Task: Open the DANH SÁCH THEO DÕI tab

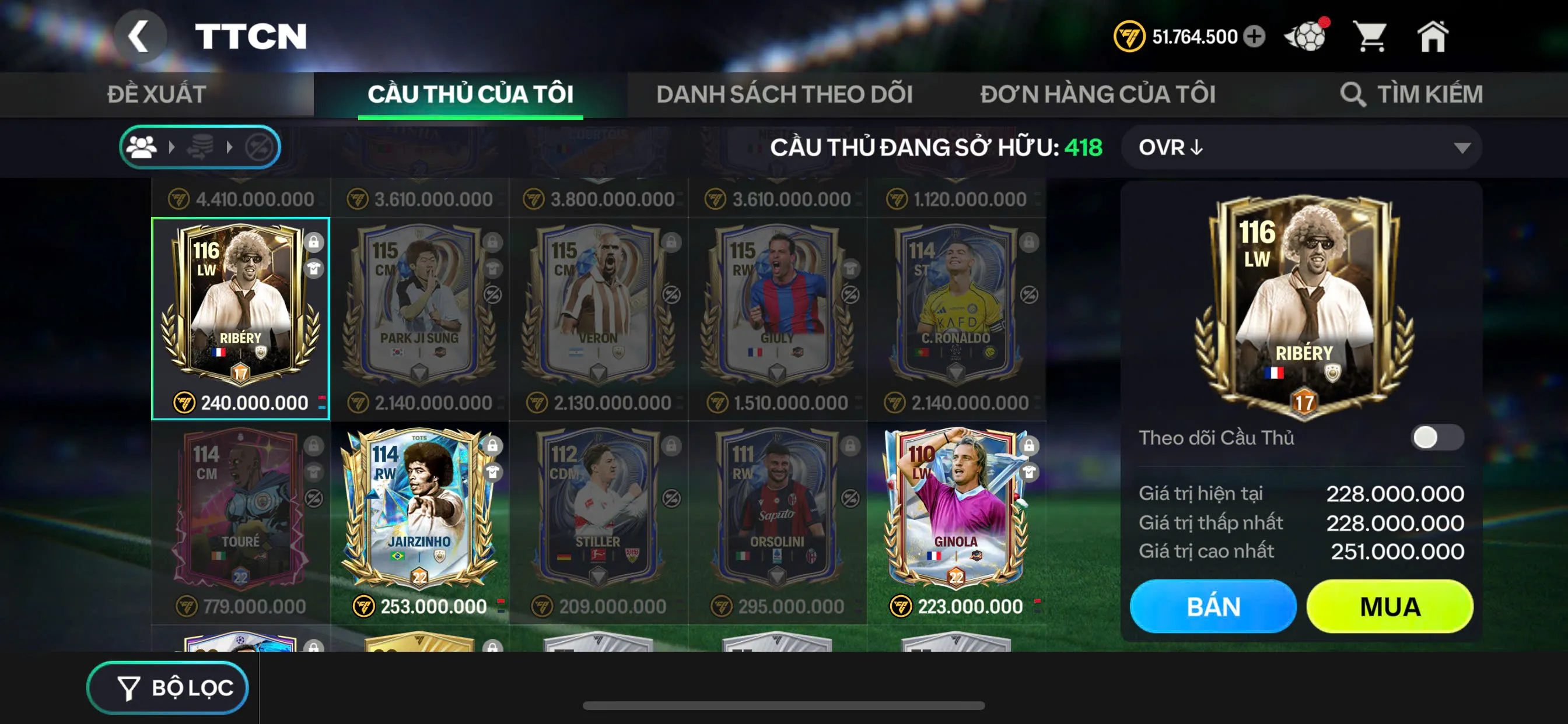Action: pyautogui.click(x=784, y=94)
